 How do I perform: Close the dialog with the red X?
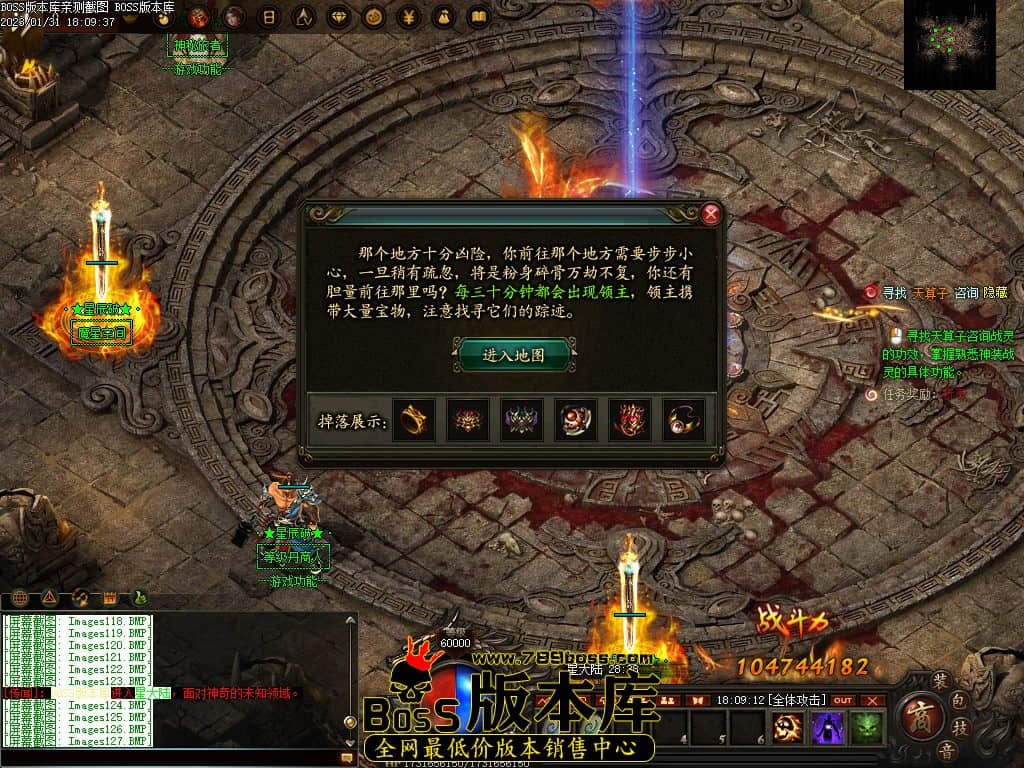711,213
